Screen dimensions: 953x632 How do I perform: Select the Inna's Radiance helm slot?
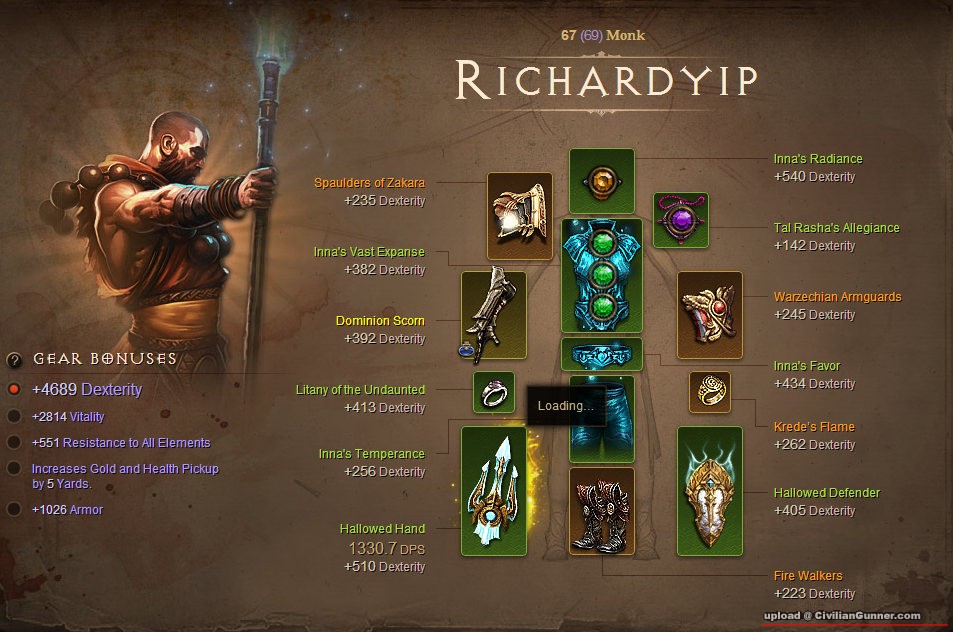601,180
